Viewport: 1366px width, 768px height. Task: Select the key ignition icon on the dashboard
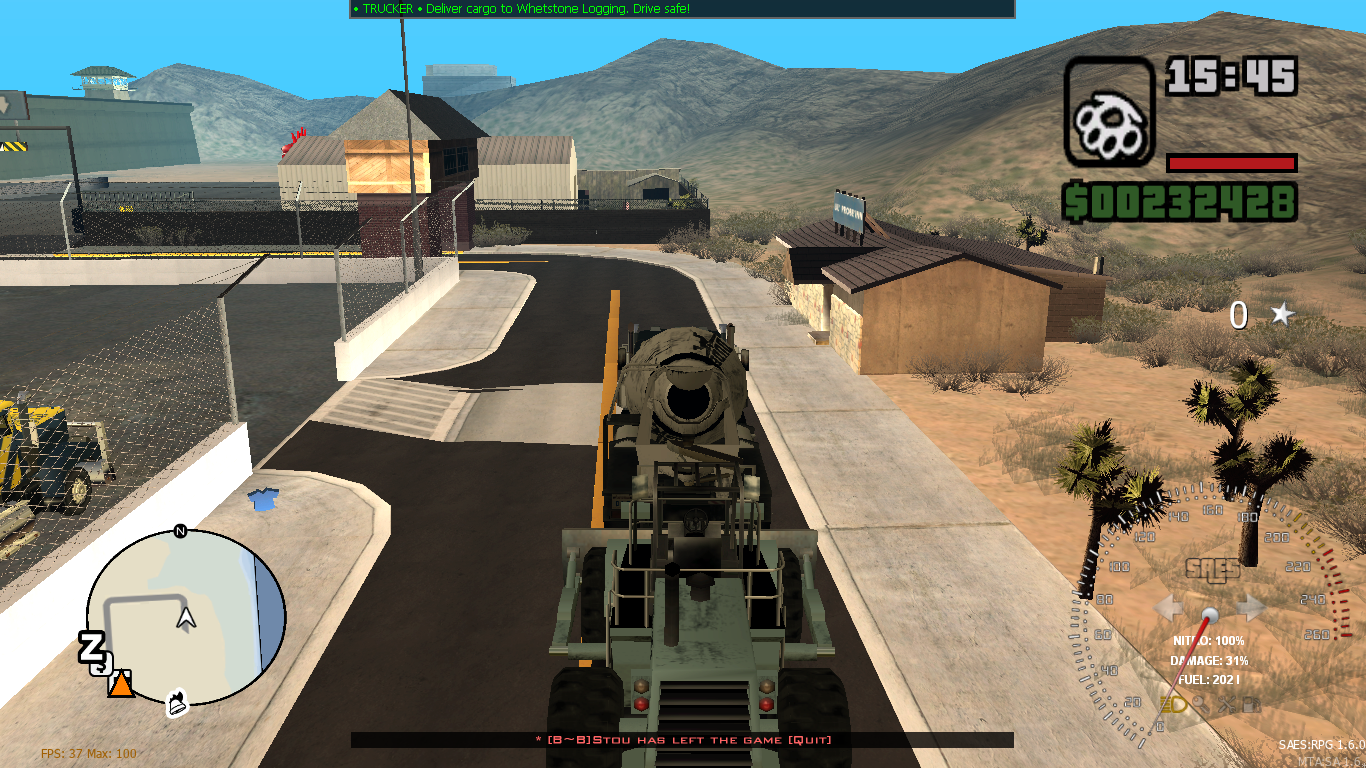click(x=1200, y=705)
